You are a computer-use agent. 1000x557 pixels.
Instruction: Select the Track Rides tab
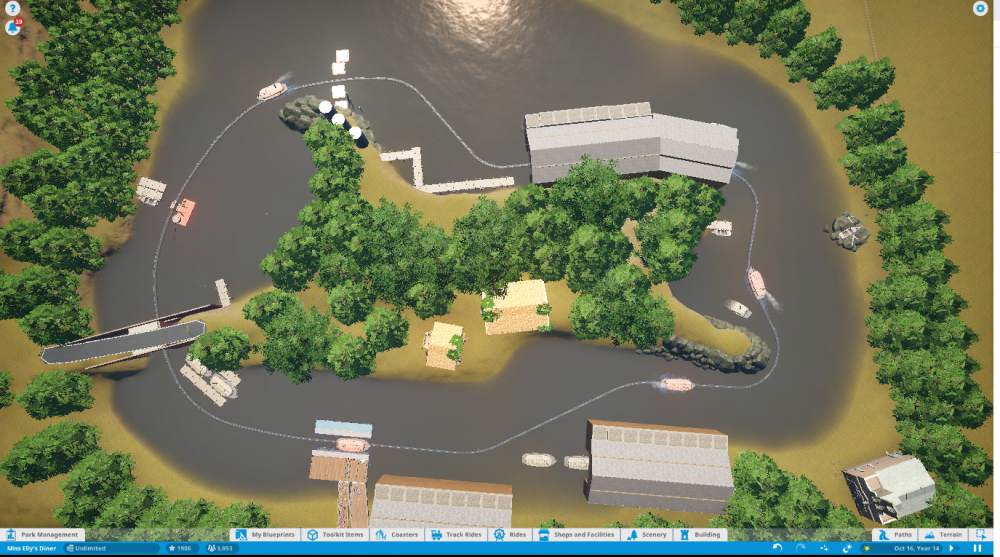pyautogui.click(x=457, y=535)
